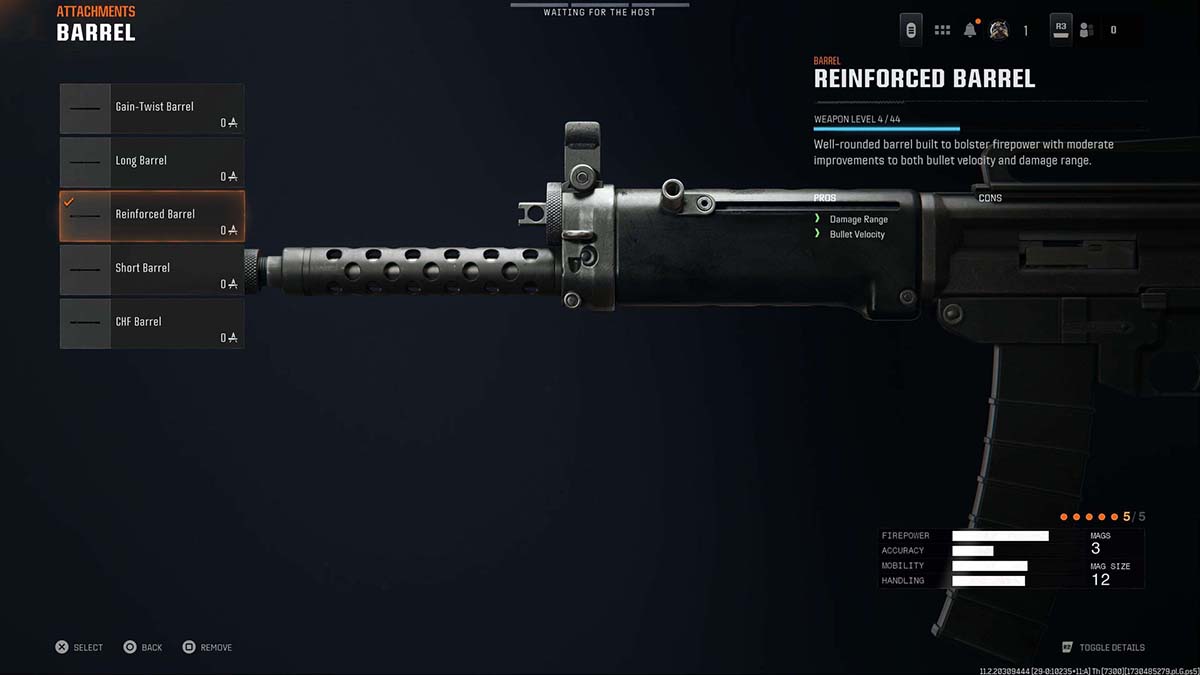
Task: Open notifications via the bell icon
Action: coord(970,30)
